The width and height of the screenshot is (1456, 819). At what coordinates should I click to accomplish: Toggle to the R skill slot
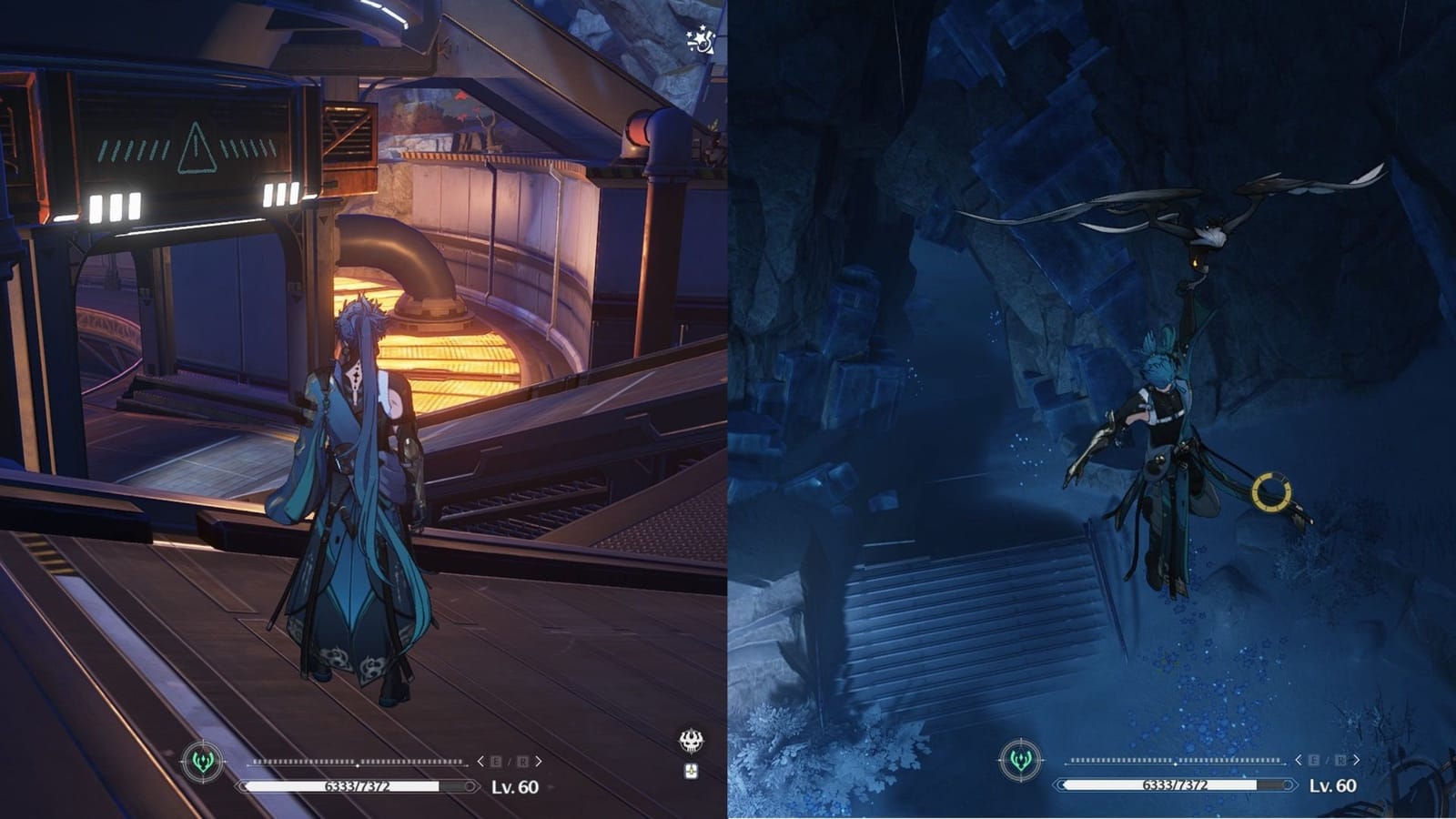[523, 761]
